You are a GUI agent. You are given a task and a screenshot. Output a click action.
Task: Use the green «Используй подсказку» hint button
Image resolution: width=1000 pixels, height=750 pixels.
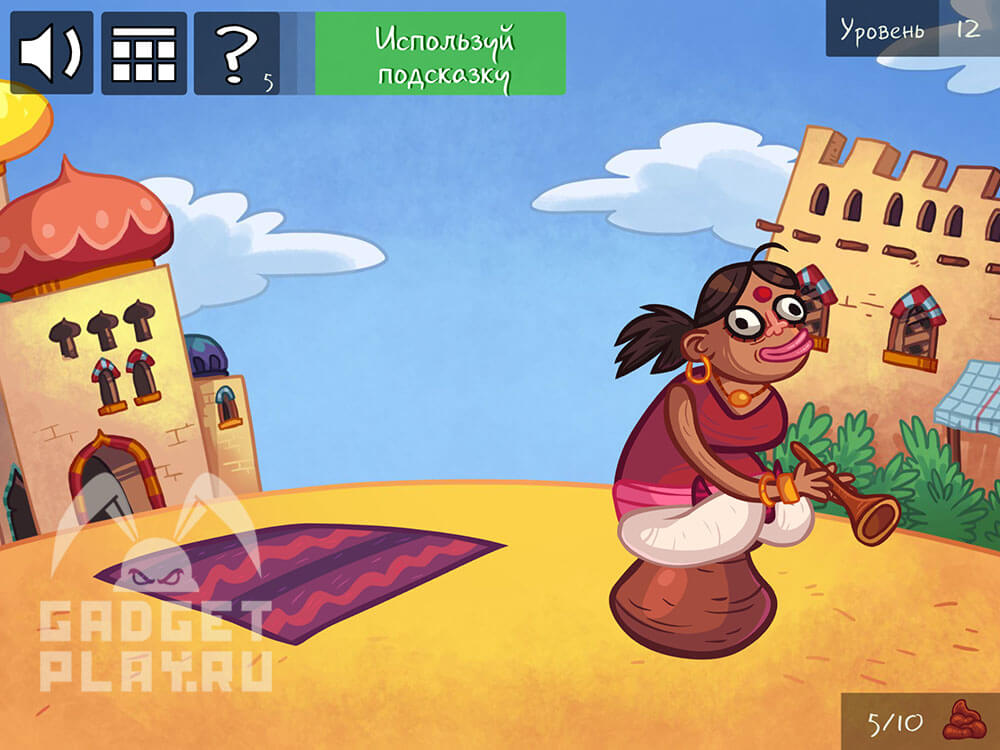tap(440, 54)
